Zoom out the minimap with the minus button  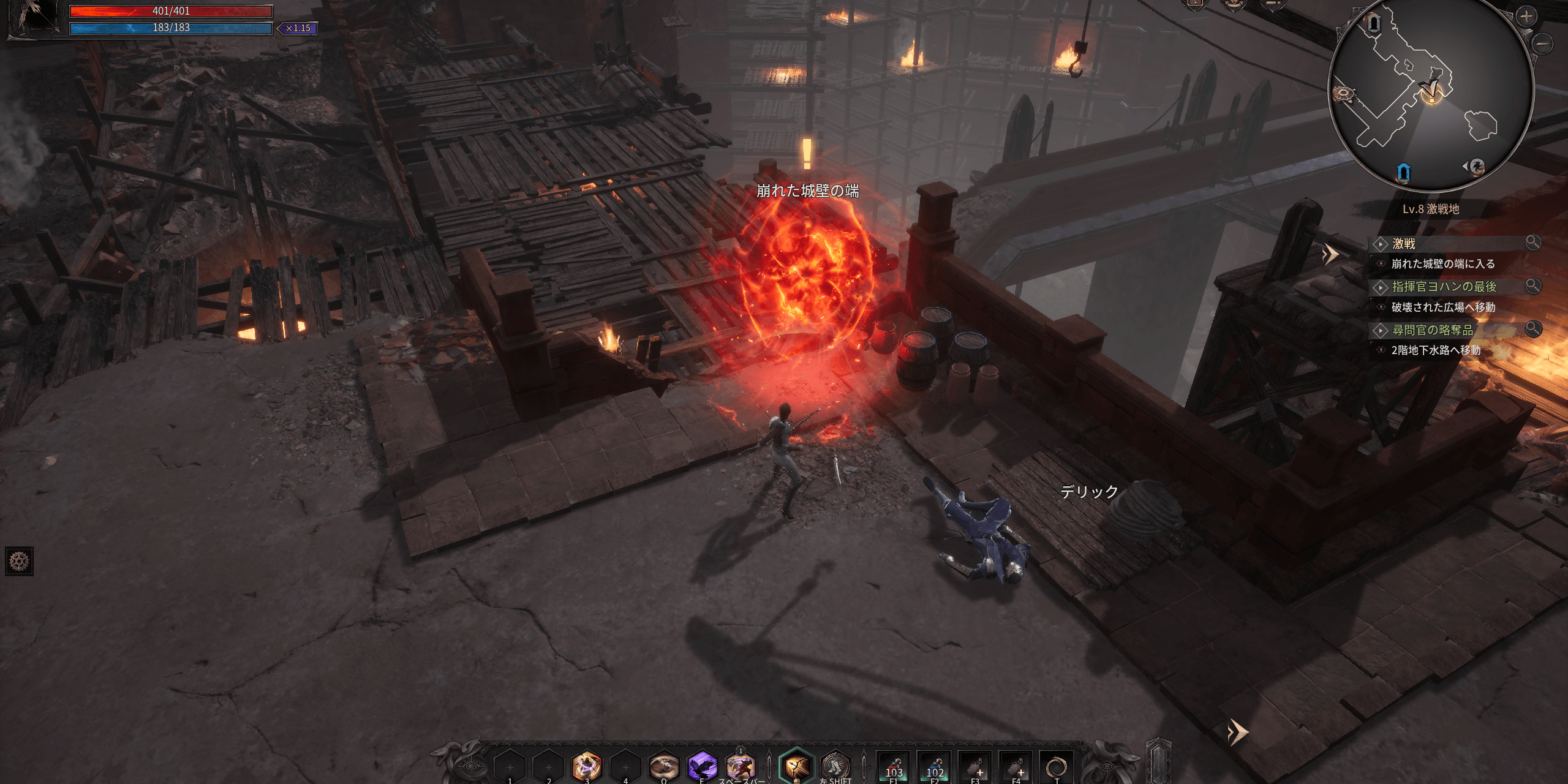point(1543,43)
